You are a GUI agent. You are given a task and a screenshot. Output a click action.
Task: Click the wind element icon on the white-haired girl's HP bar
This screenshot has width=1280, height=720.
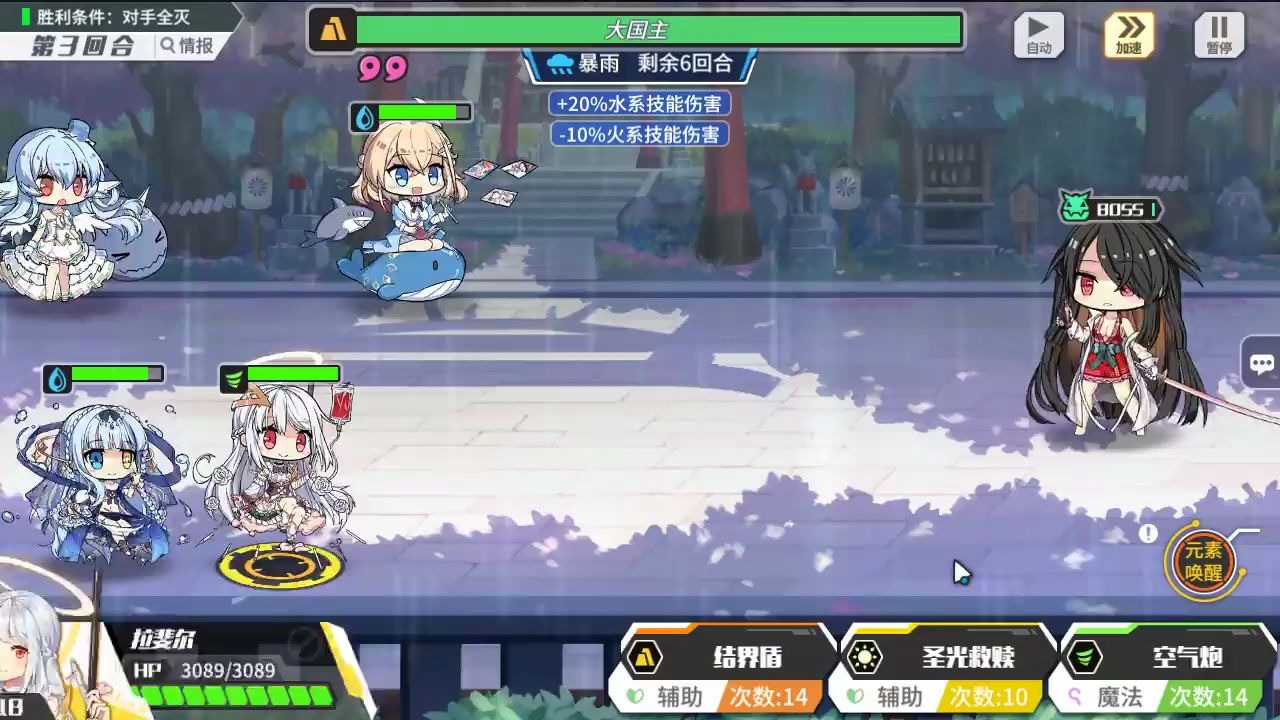(232, 379)
